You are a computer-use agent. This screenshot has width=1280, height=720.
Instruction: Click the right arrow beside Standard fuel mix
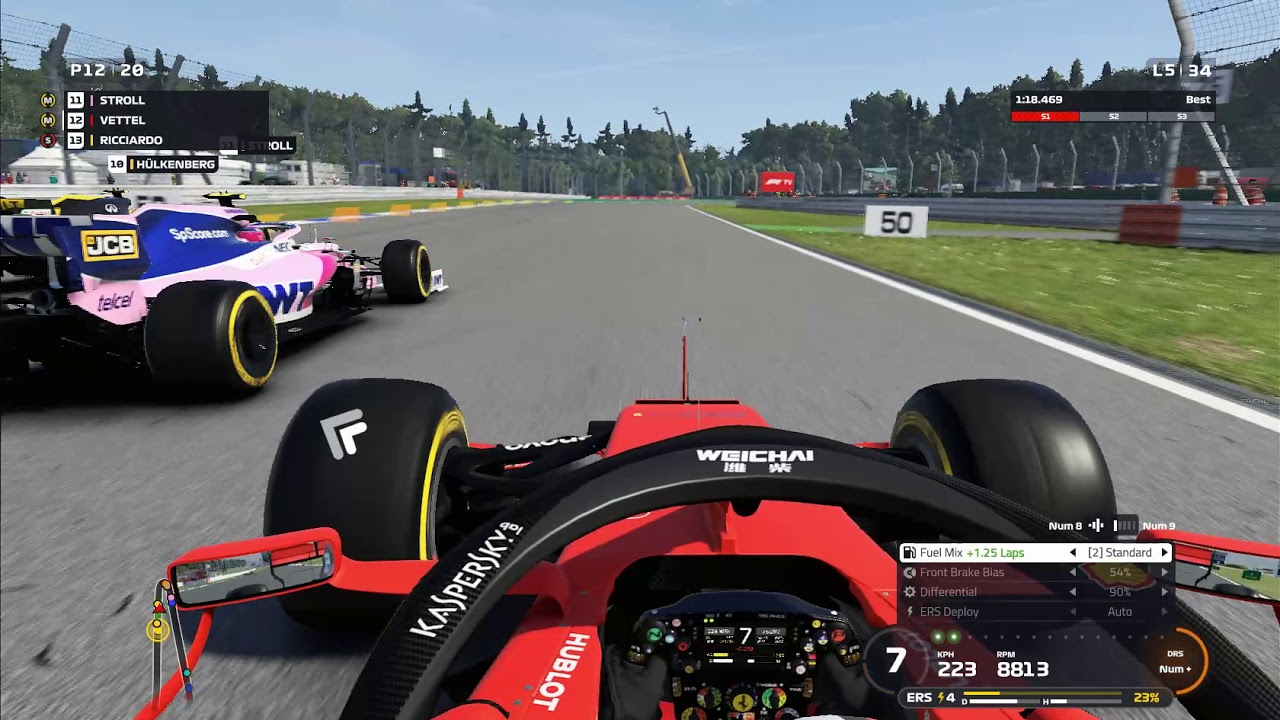(1164, 553)
